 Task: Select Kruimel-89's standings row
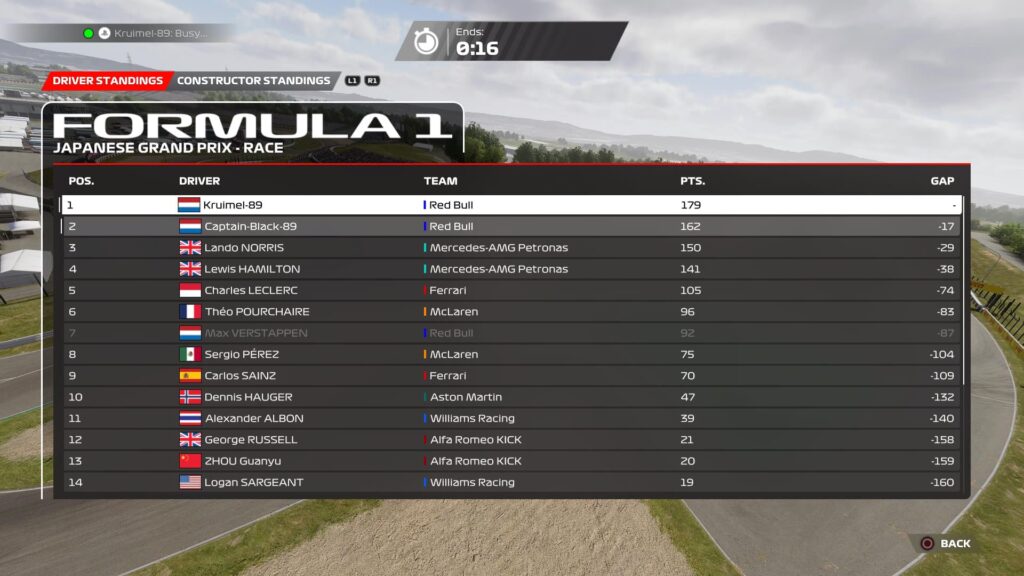510,205
